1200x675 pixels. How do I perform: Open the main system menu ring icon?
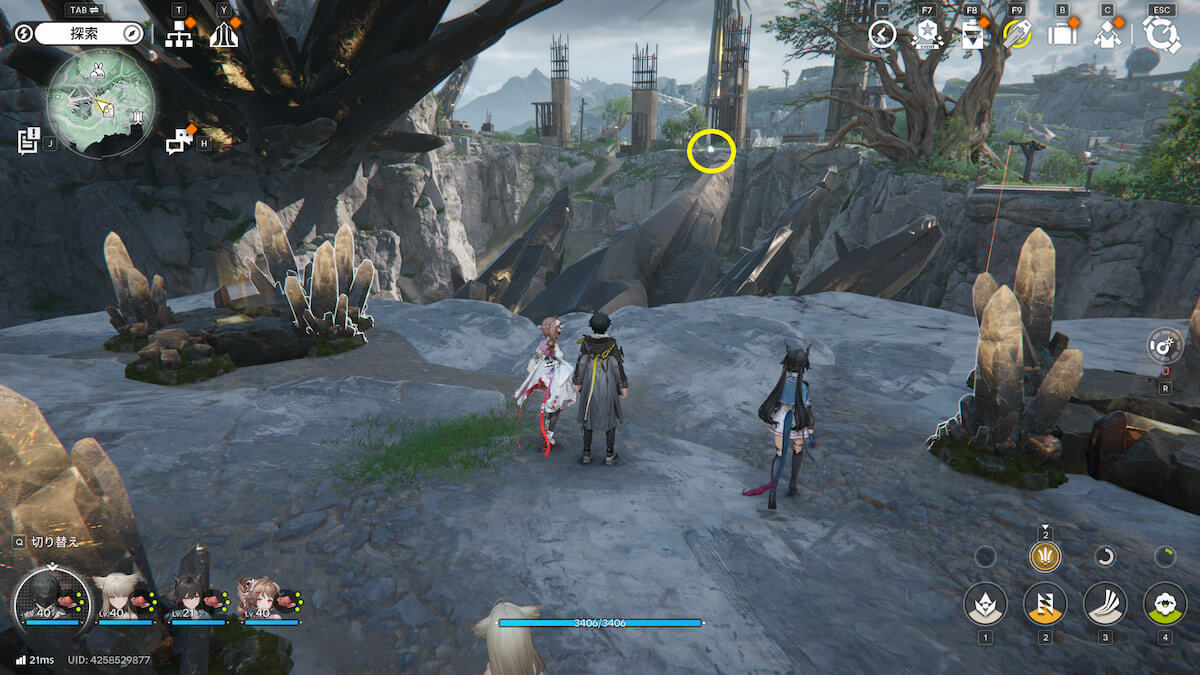click(1162, 34)
